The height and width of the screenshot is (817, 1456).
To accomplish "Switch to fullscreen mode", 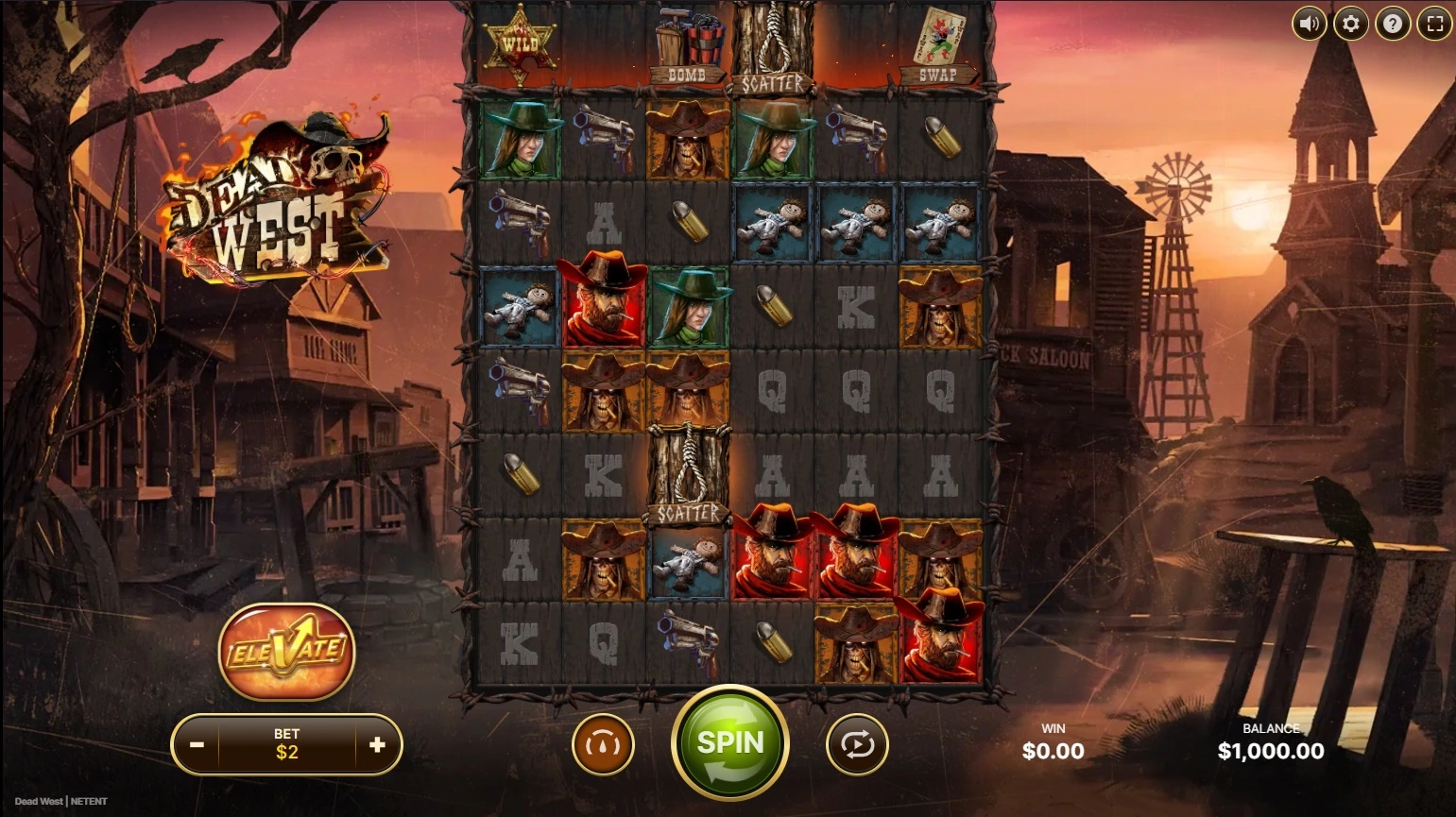I will (x=1434, y=24).
